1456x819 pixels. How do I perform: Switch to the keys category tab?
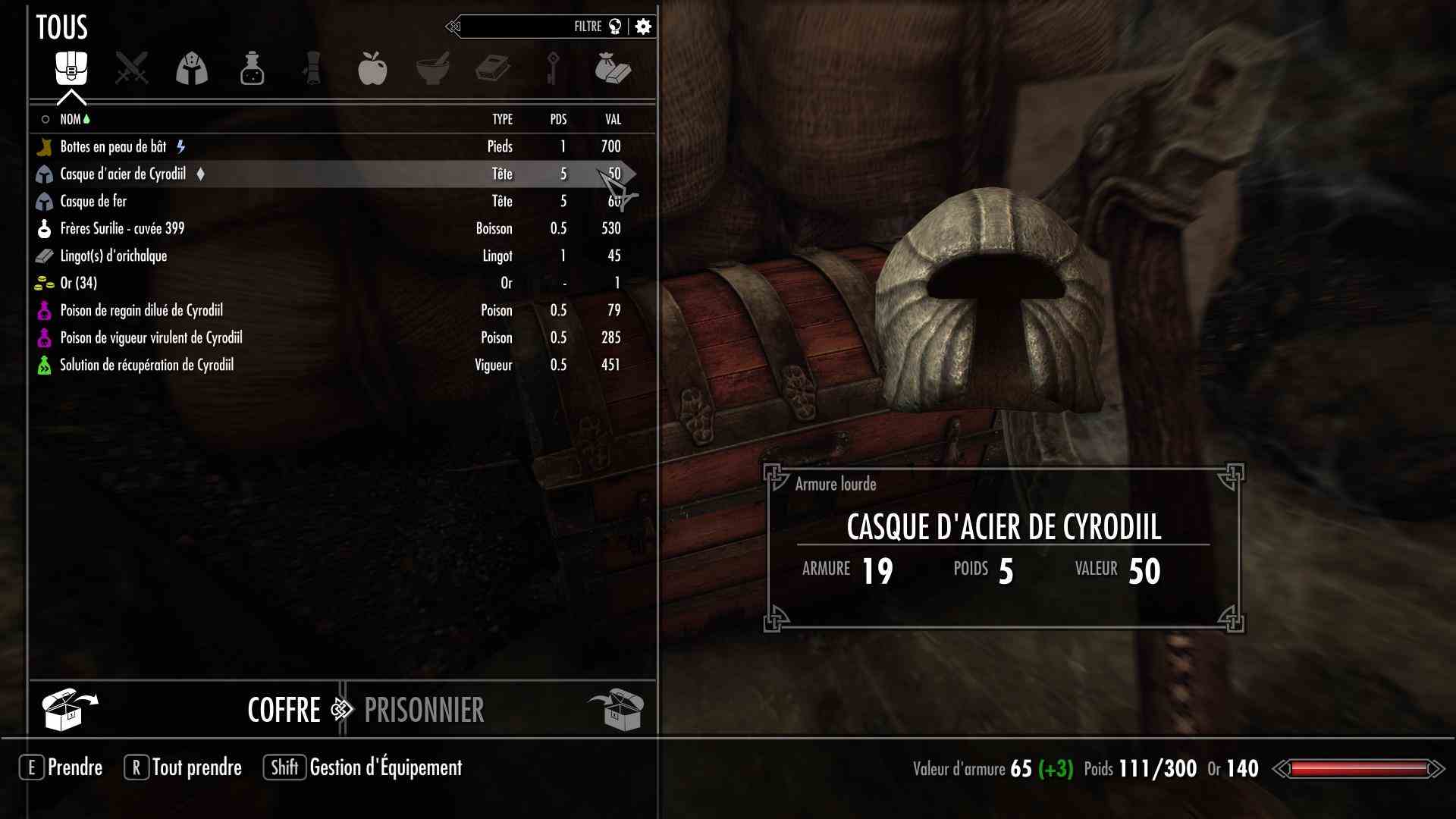552,69
